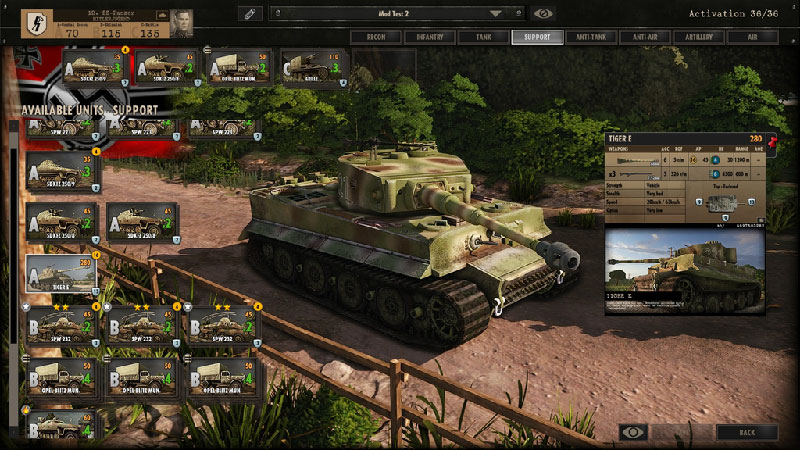
Task: Open the Artillery category tab
Action: pyautogui.click(x=699, y=37)
